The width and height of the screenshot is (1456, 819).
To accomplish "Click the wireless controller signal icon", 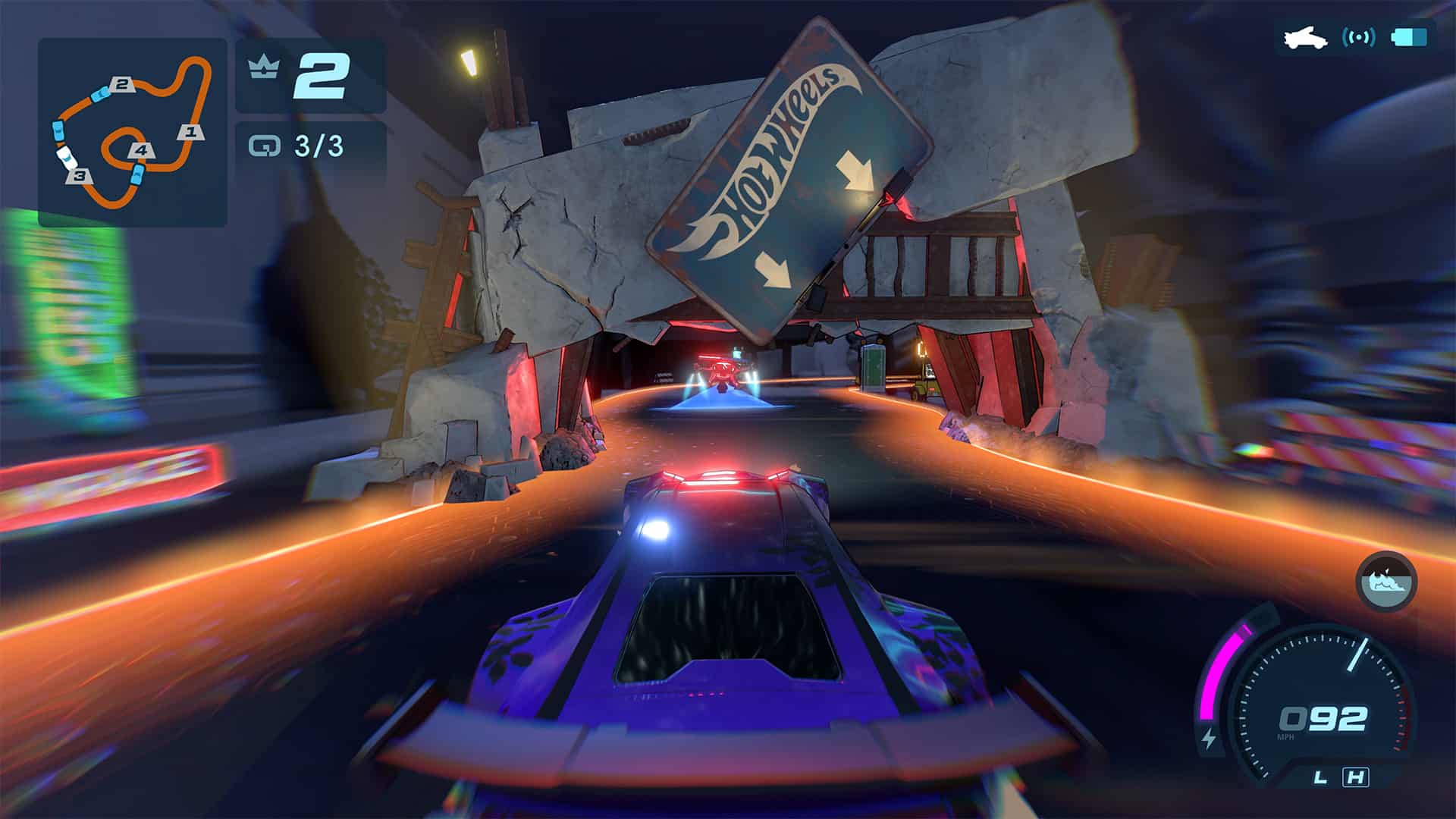I will click(x=1359, y=37).
